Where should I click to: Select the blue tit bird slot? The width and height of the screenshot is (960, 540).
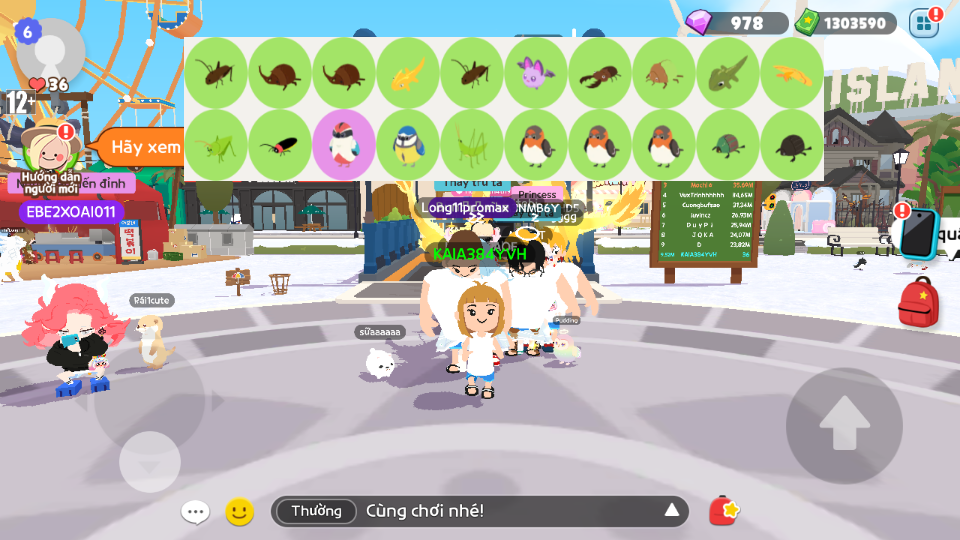point(408,146)
